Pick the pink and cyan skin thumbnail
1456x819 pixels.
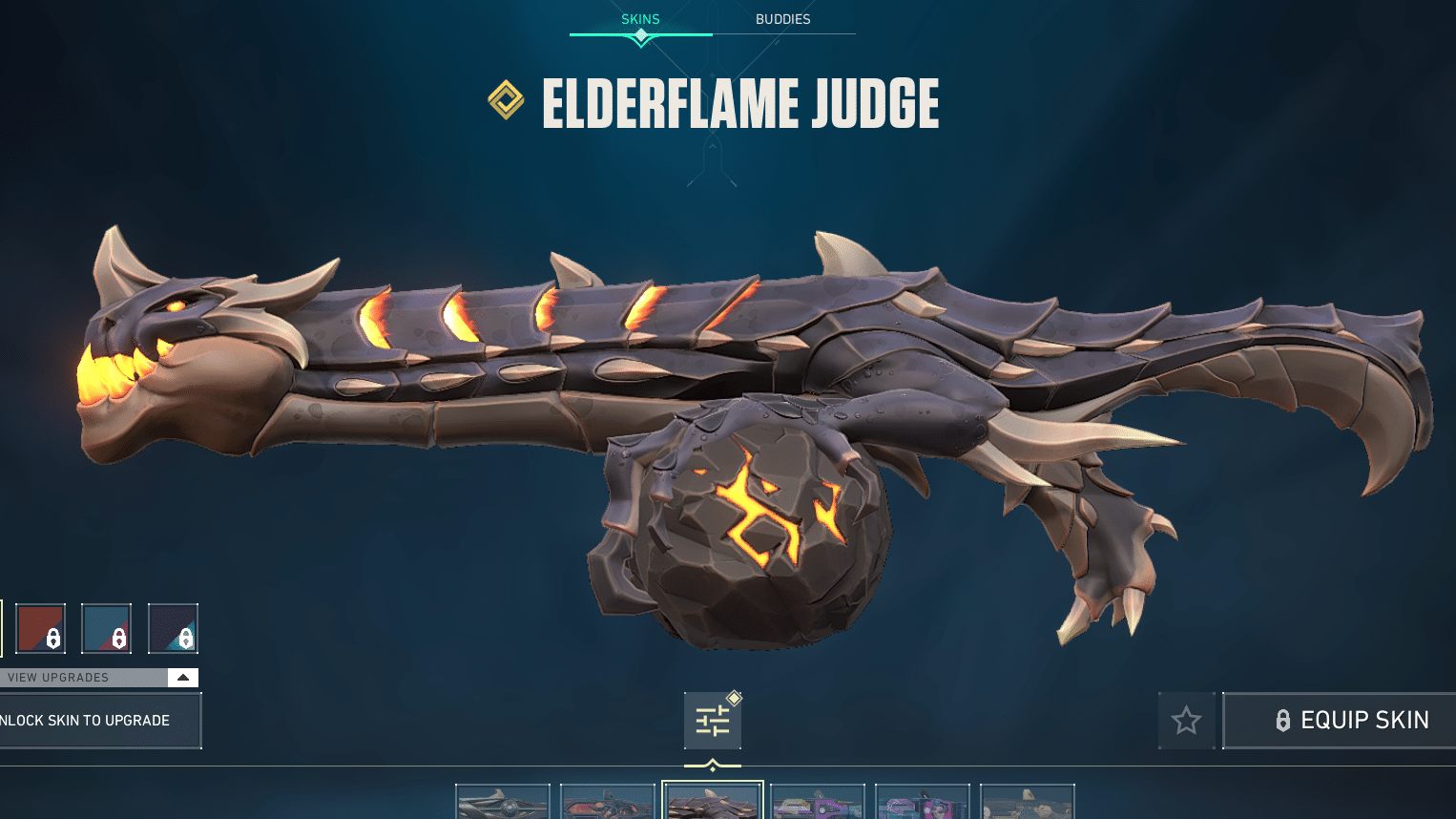[x=923, y=803]
